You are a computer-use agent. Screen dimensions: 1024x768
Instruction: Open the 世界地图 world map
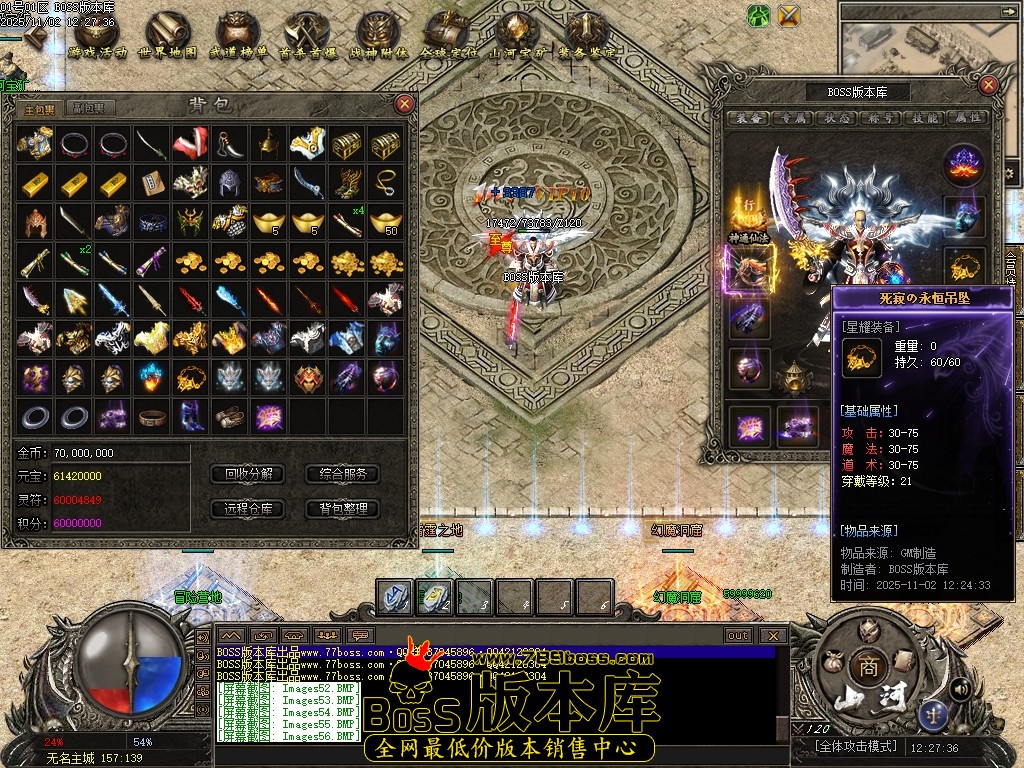point(166,34)
